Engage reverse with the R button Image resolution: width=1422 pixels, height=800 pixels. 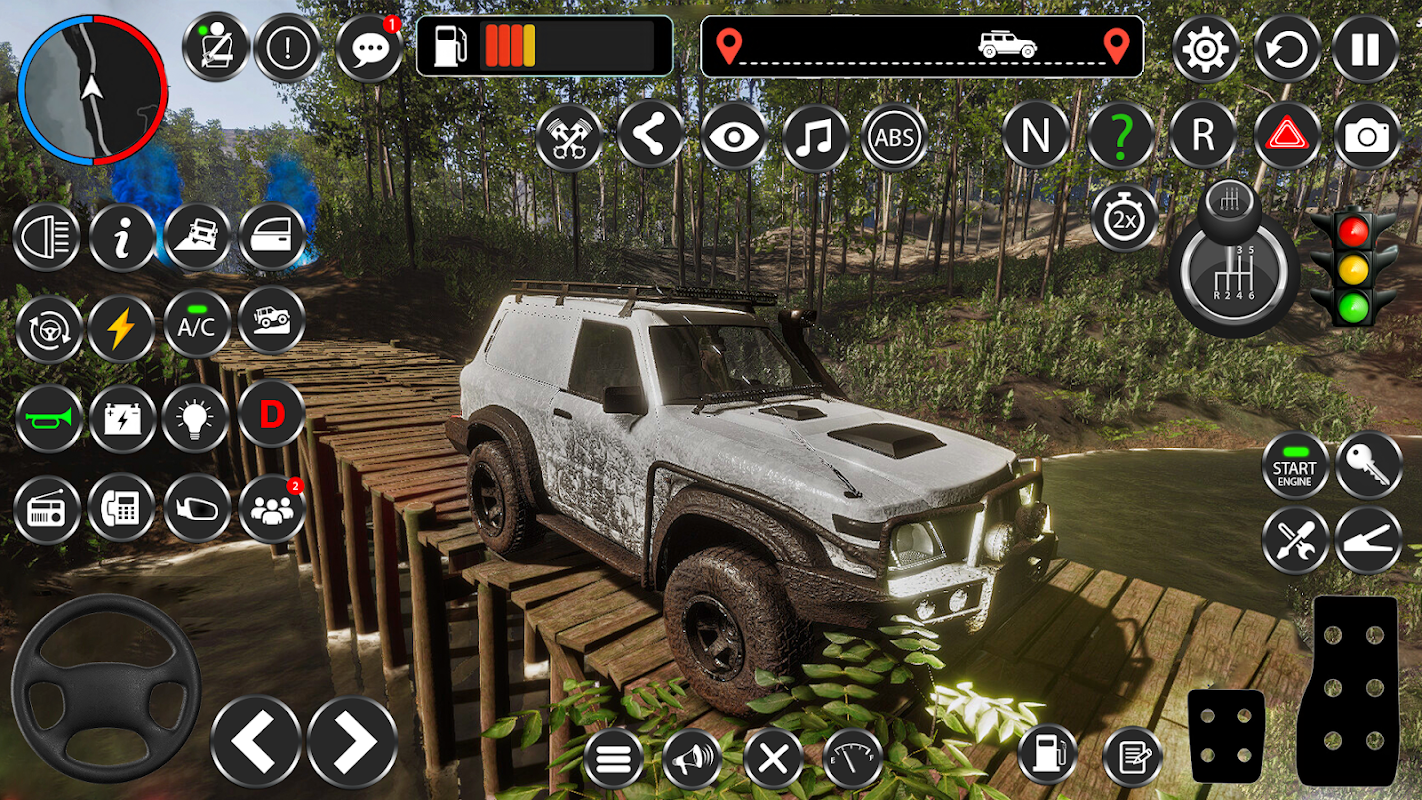[1202, 136]
